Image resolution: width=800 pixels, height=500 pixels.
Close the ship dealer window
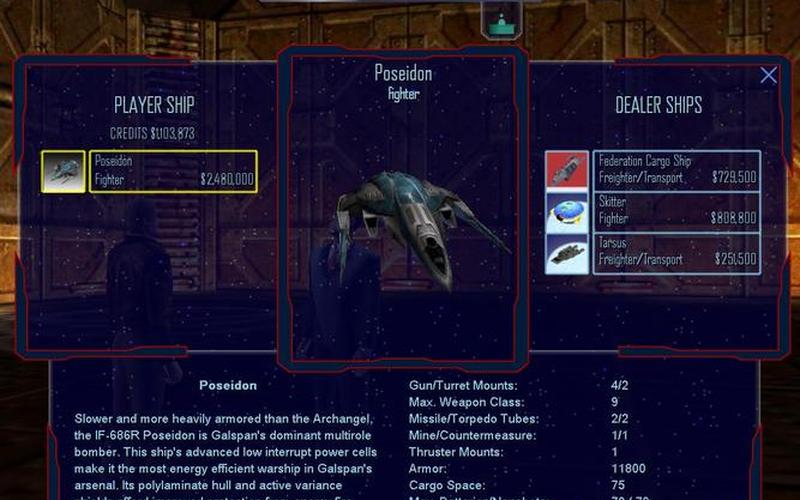pyautogui.click(x=768, y=75)
